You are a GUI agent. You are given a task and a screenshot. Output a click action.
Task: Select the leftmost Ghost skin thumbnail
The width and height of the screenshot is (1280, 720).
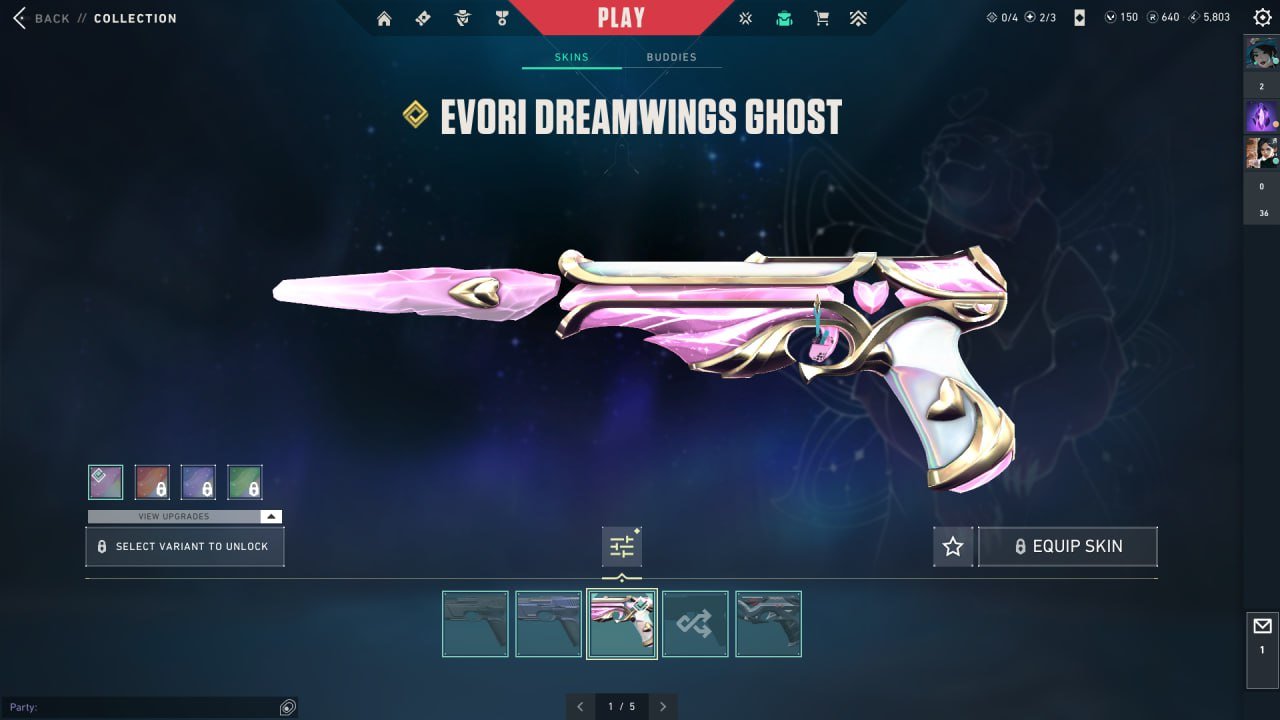[x=475, y=623]
